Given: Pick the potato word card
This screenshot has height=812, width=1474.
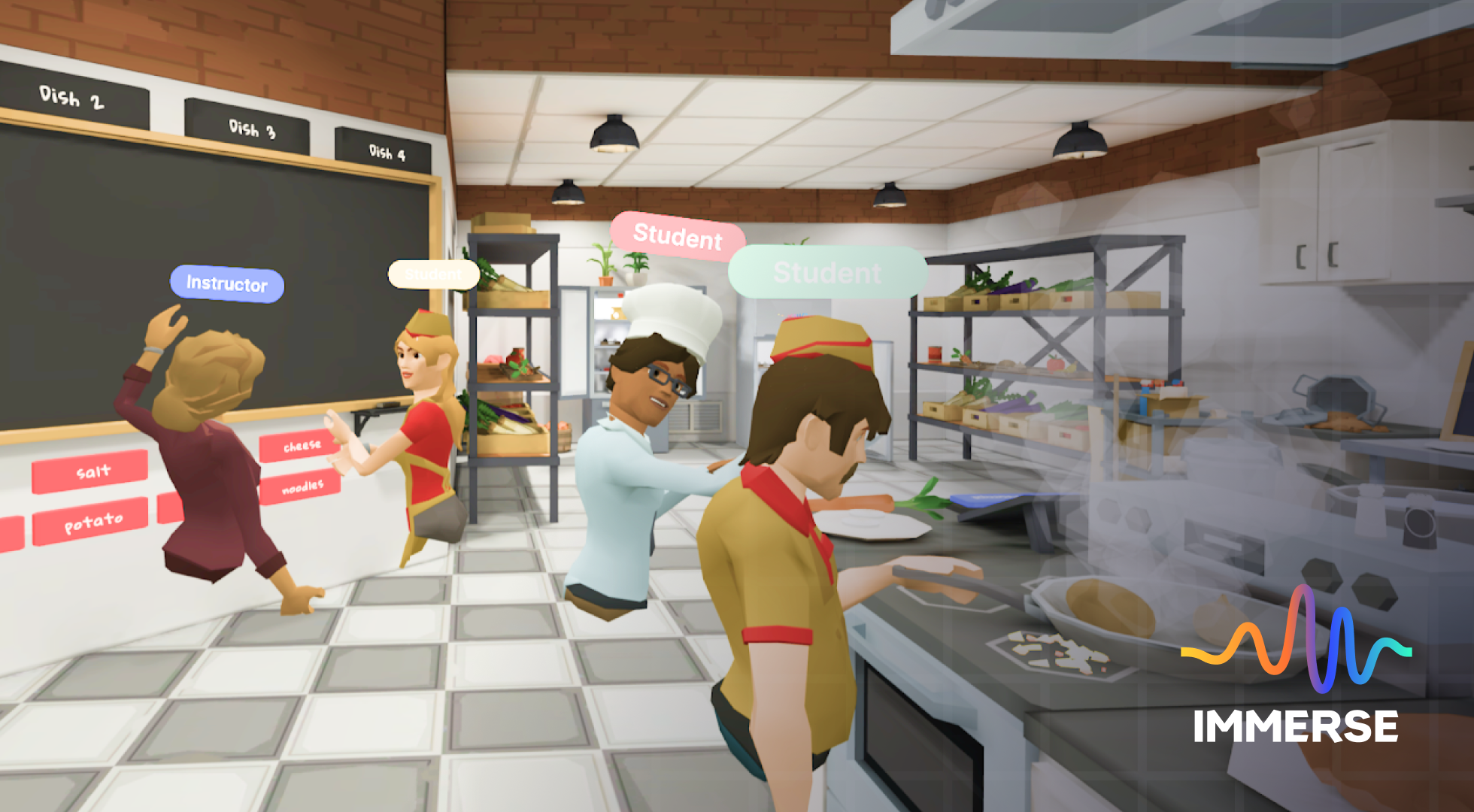Looking at the screenshot, I should tap(91, 521).
